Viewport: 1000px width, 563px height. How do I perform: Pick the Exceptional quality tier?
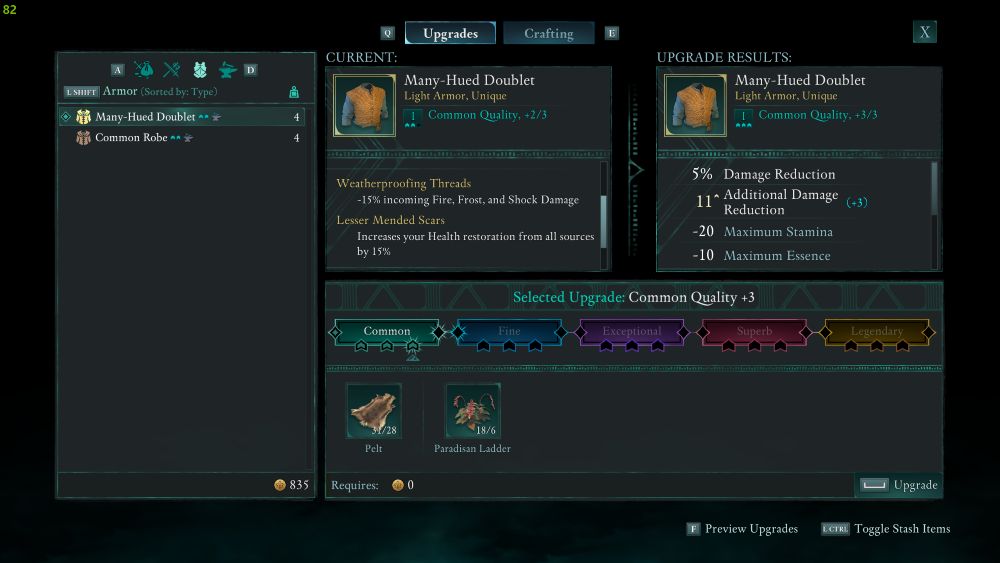tap(631, 332)
